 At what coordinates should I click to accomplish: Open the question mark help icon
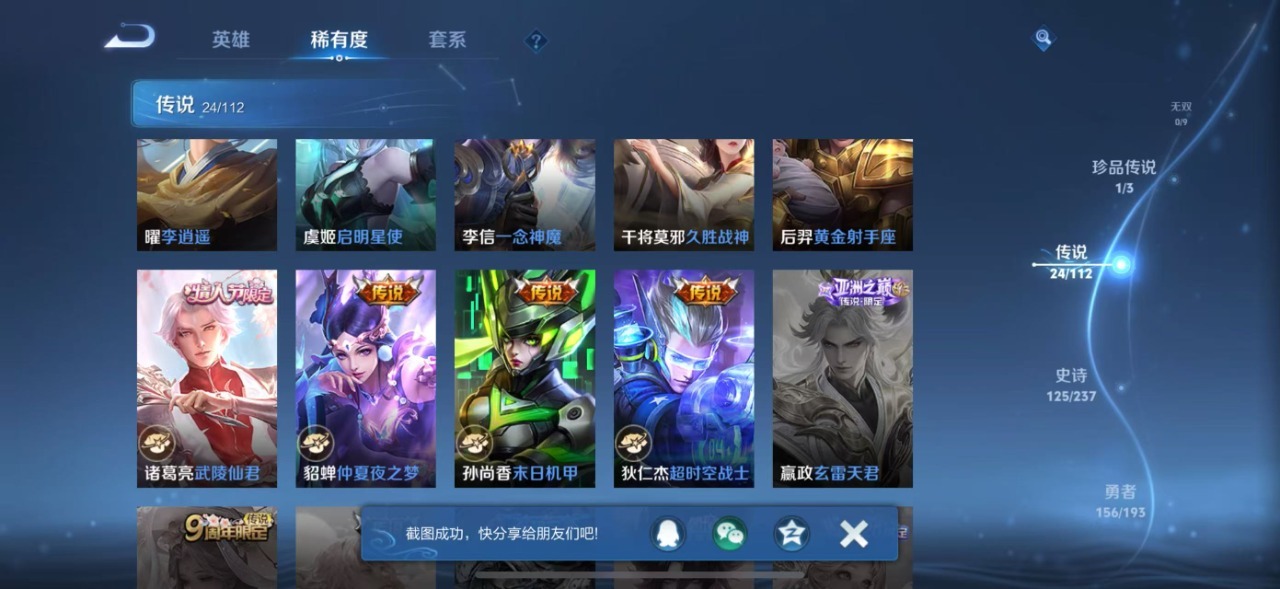537,41
